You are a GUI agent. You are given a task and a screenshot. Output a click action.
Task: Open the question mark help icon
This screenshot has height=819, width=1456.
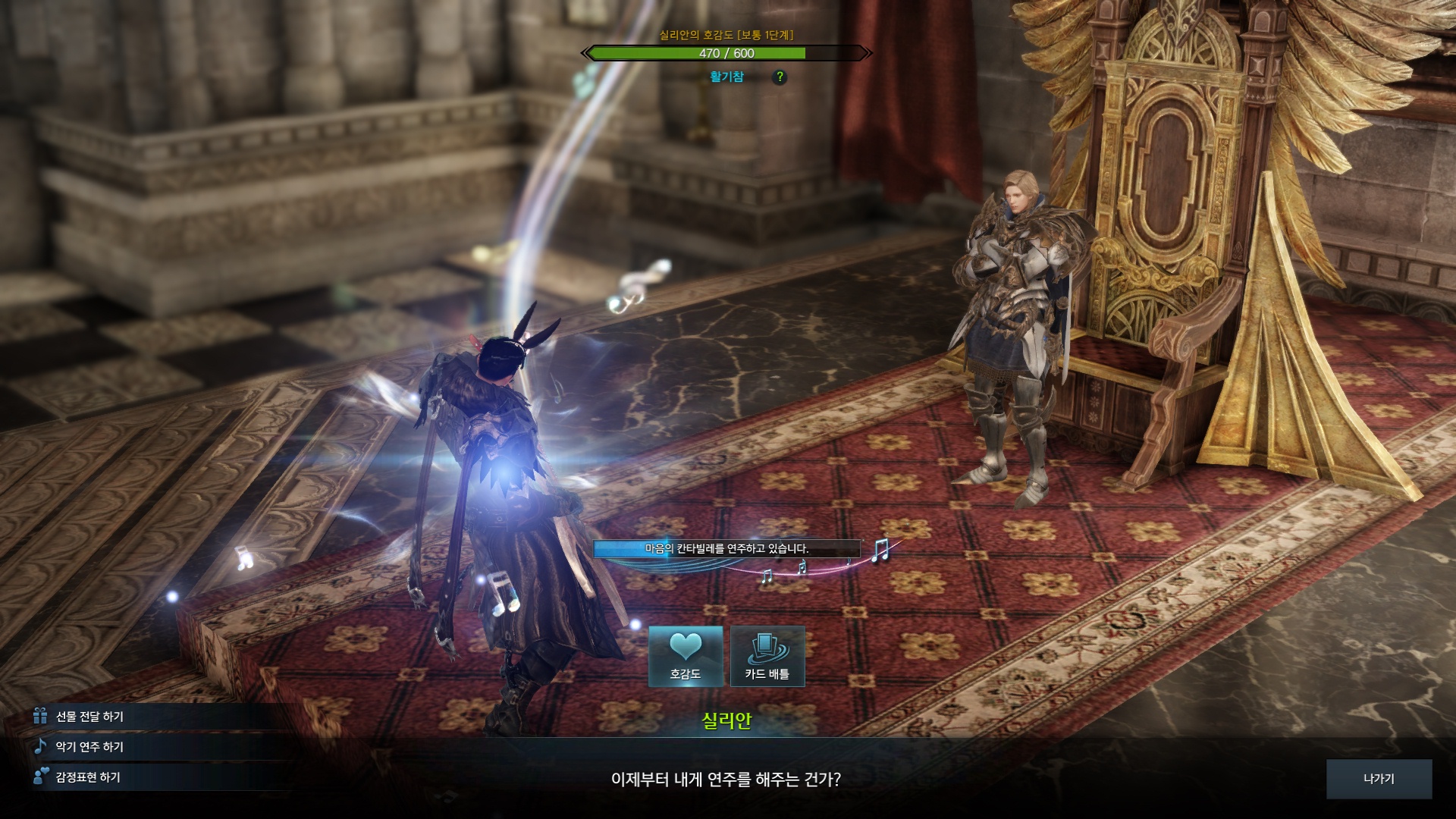click(780, 77)
